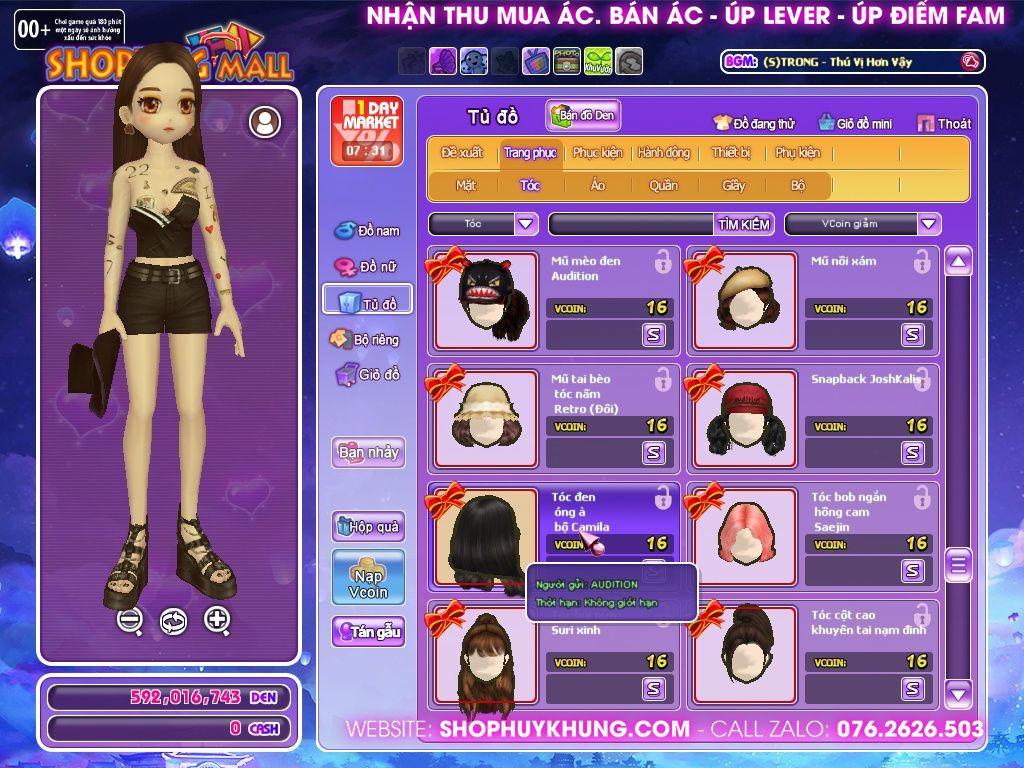Switch to the Phục kiện tab

tap(597, 153)
